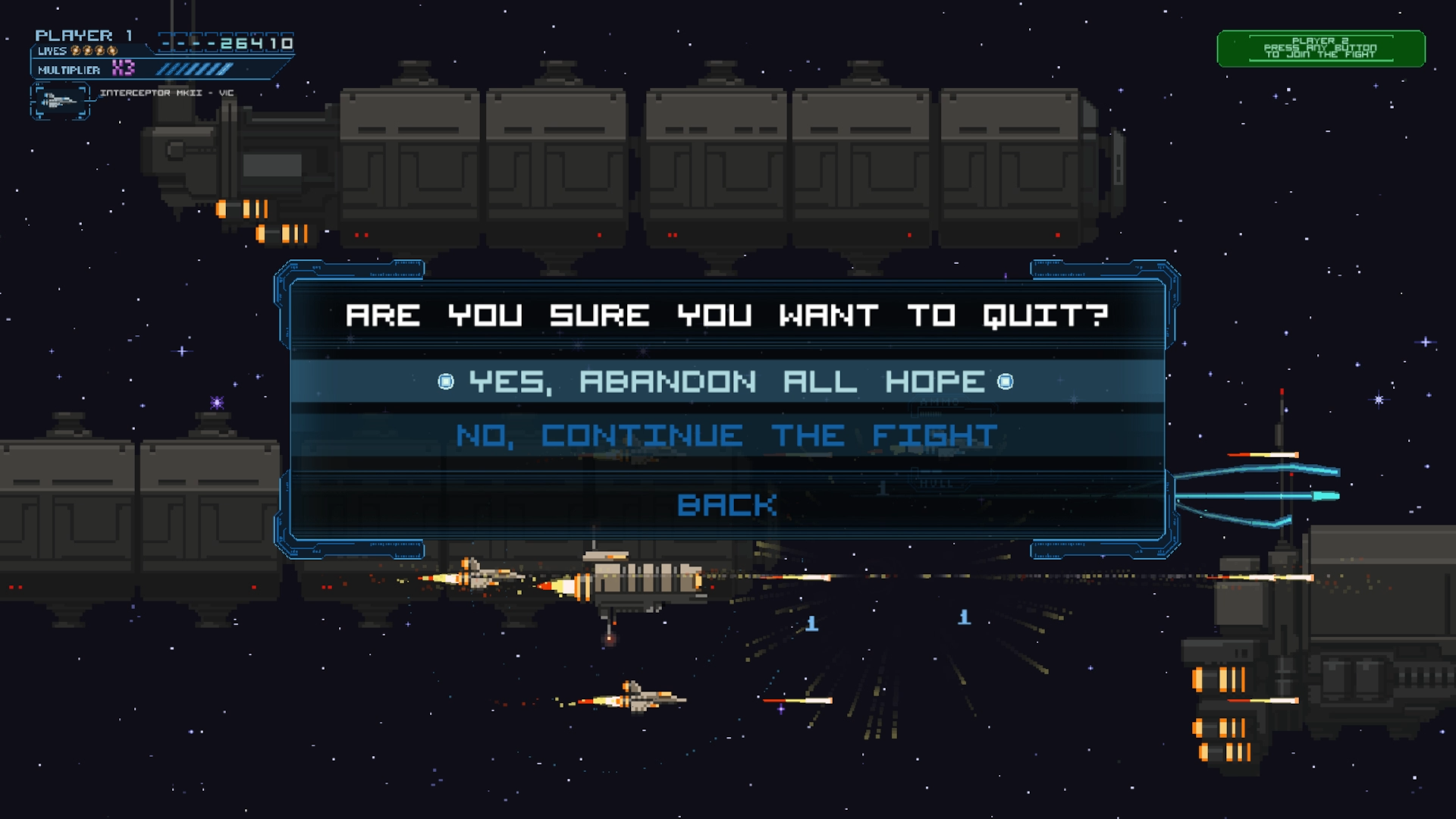1456x819 pixels.
Task: Click the green Player 2 join prompt
Action: click(x=1321, y=47)
